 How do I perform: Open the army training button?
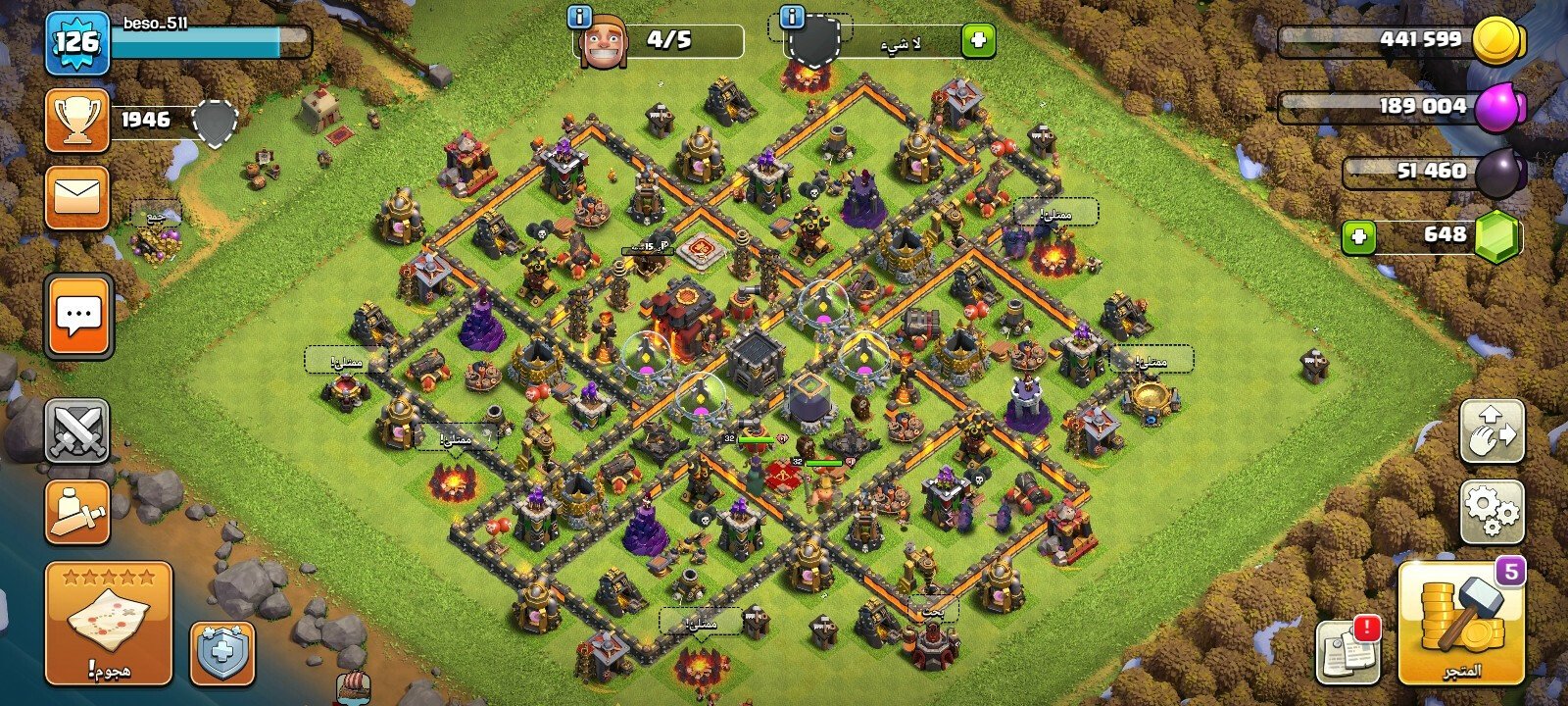(x=76, y=511)
